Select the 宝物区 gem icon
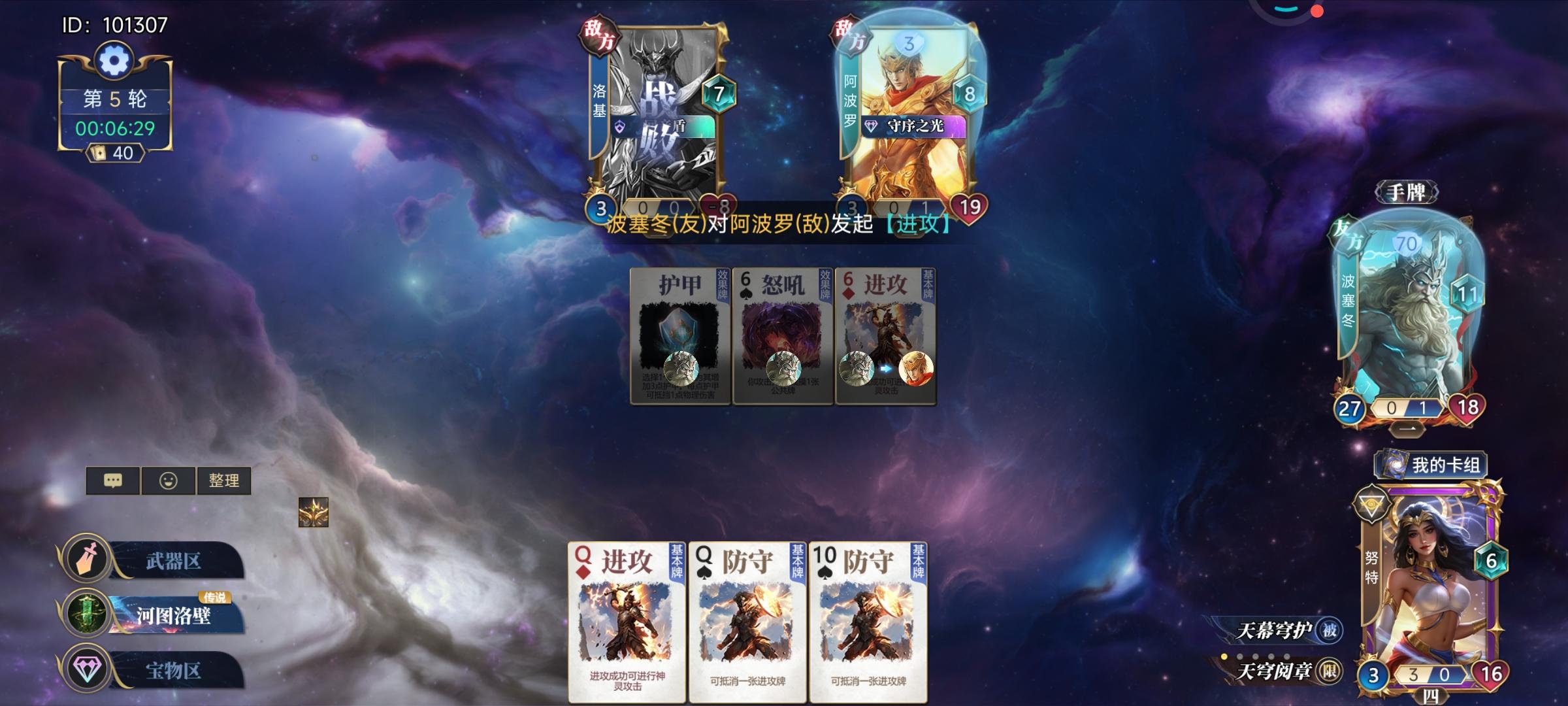Image resolution: width=1568 pixels, height=706 pixels. (87, 667)
